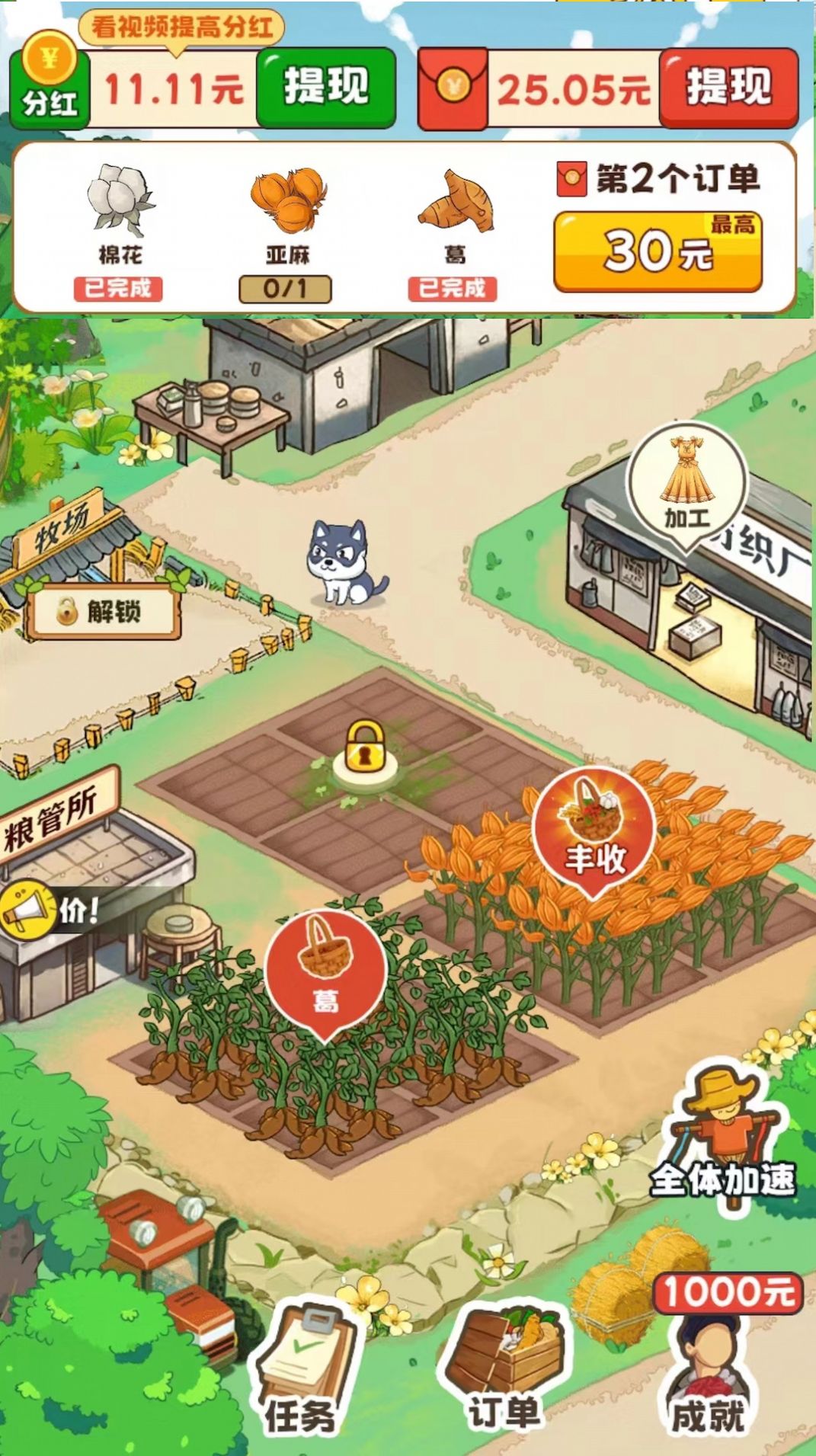Screen dimensions: 816x1456
Task: Unlock the 牧场 ranch with 解锁
Action: [103, 611]
